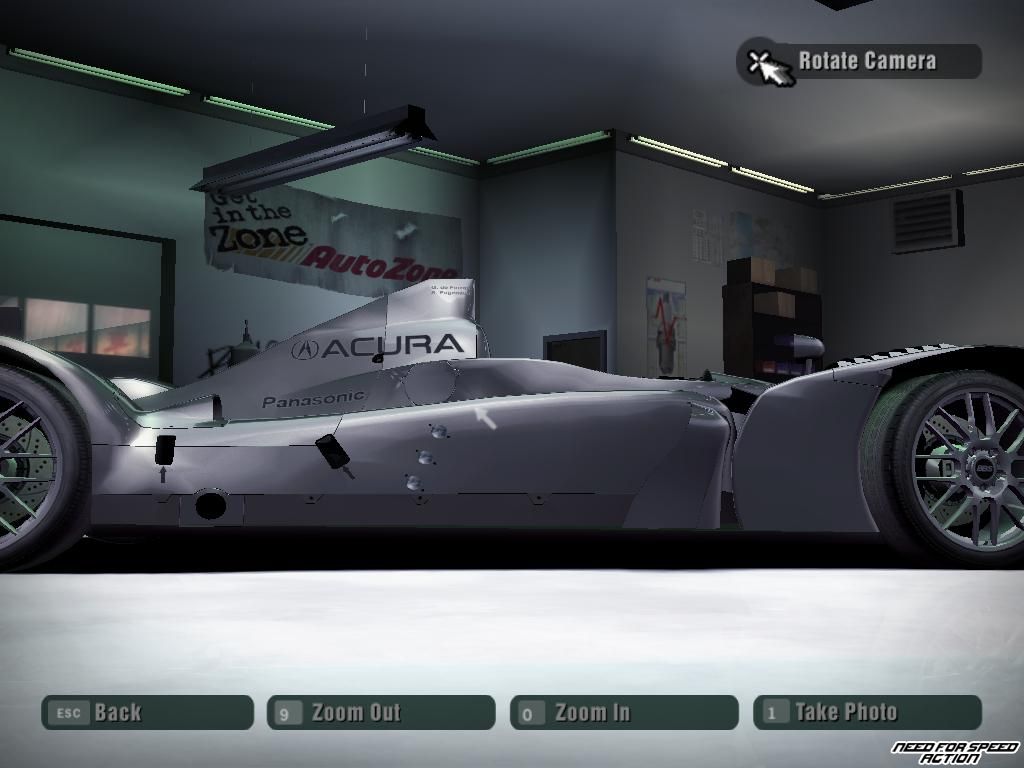Go back with the Back button
Viewport: 1024px width, 768px height.
[x=147, y=713]
